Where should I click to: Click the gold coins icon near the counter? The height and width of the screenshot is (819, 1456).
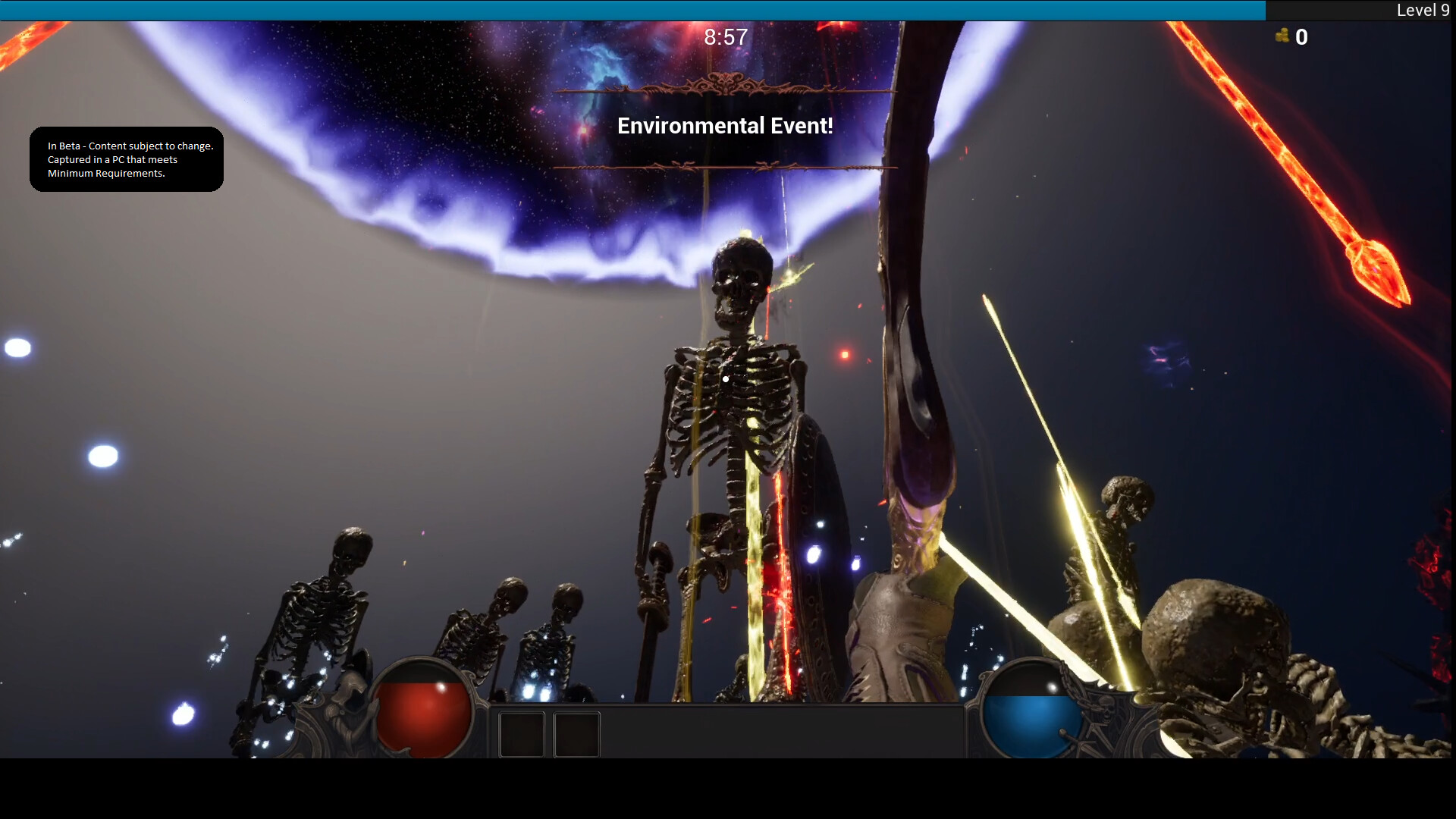click(x=1283, y=36)
